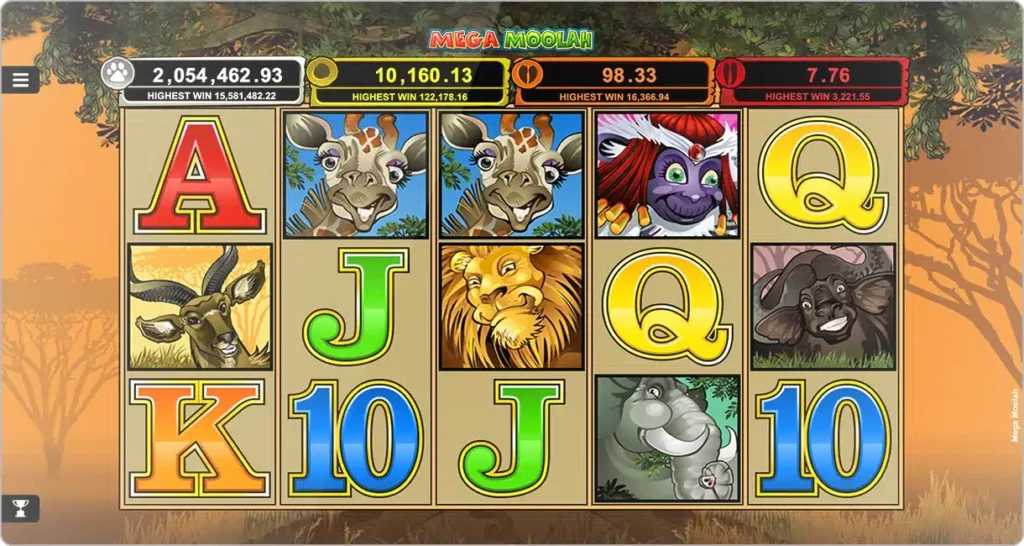Open the hamburger menu
This screenshot has height=546, width=1024.
pyautogui.click(x=20, y=80)
